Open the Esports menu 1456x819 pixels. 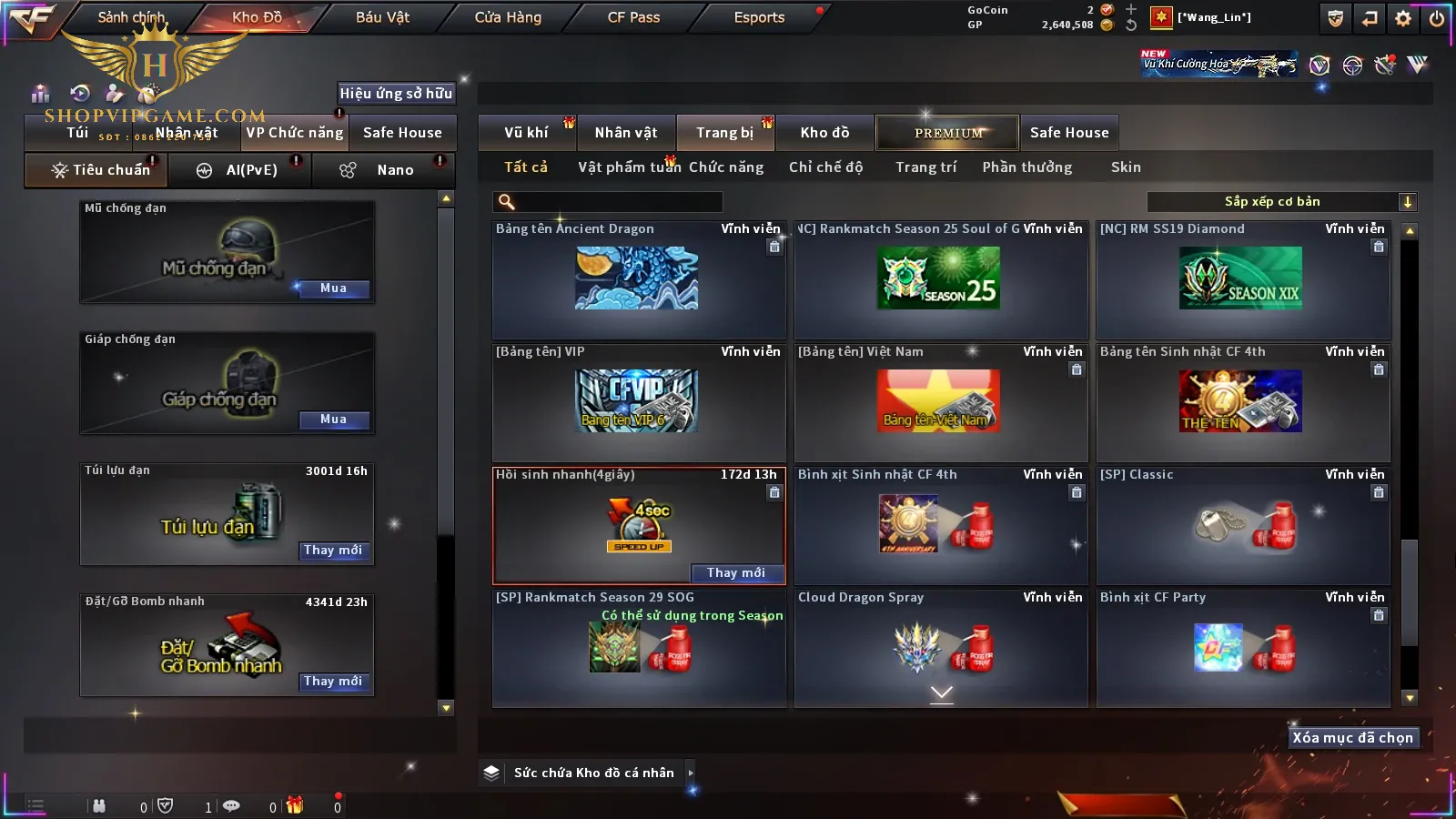coord(759,17)
